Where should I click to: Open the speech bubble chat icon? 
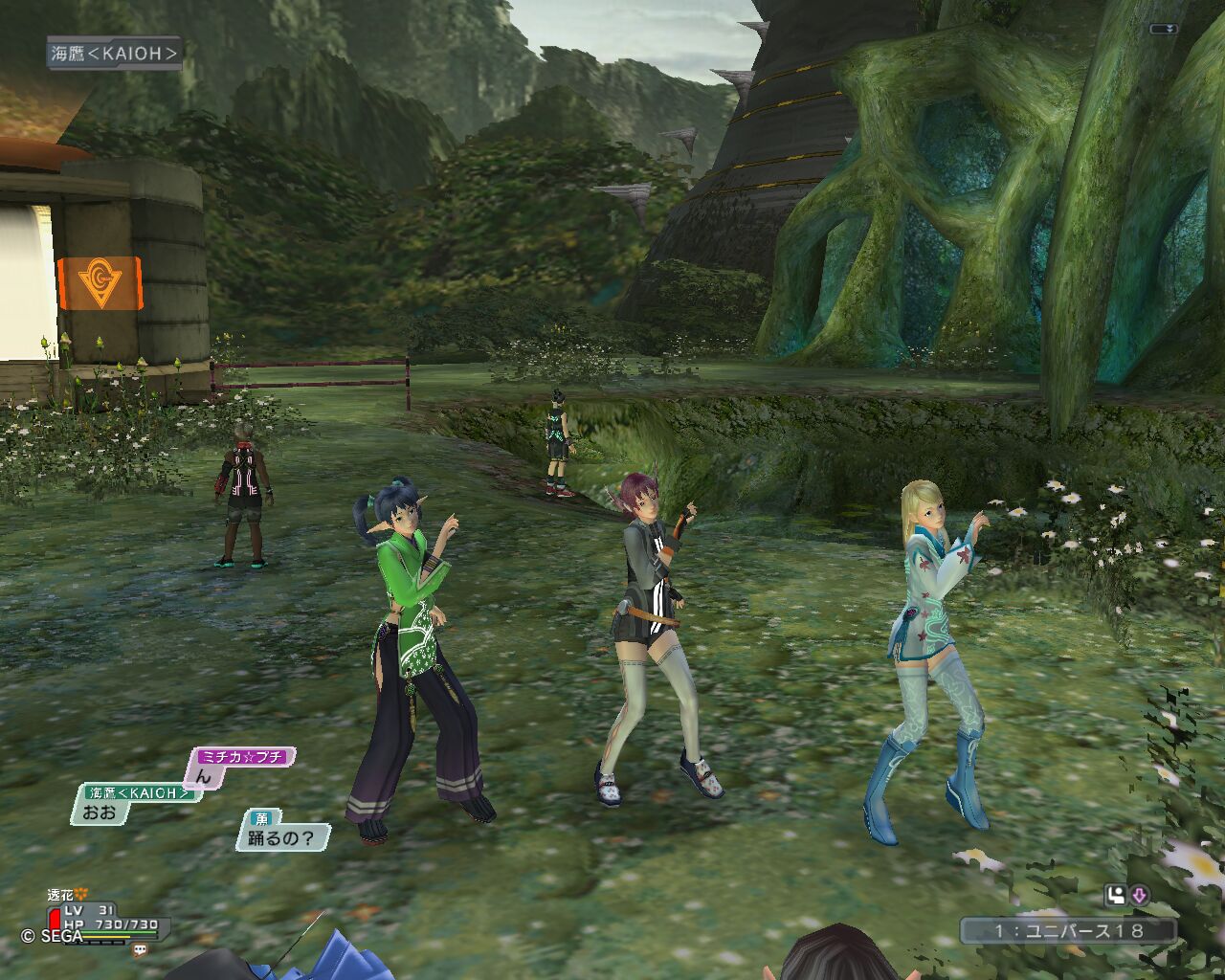point(141,950)
